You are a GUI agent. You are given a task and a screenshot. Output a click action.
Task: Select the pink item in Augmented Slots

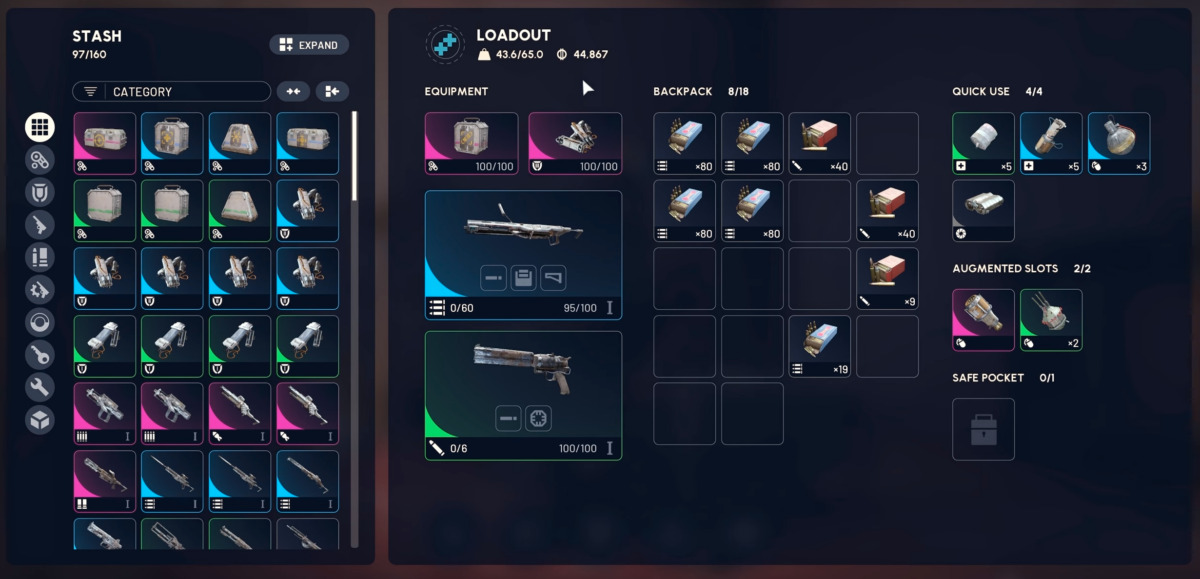click(983, 320)
